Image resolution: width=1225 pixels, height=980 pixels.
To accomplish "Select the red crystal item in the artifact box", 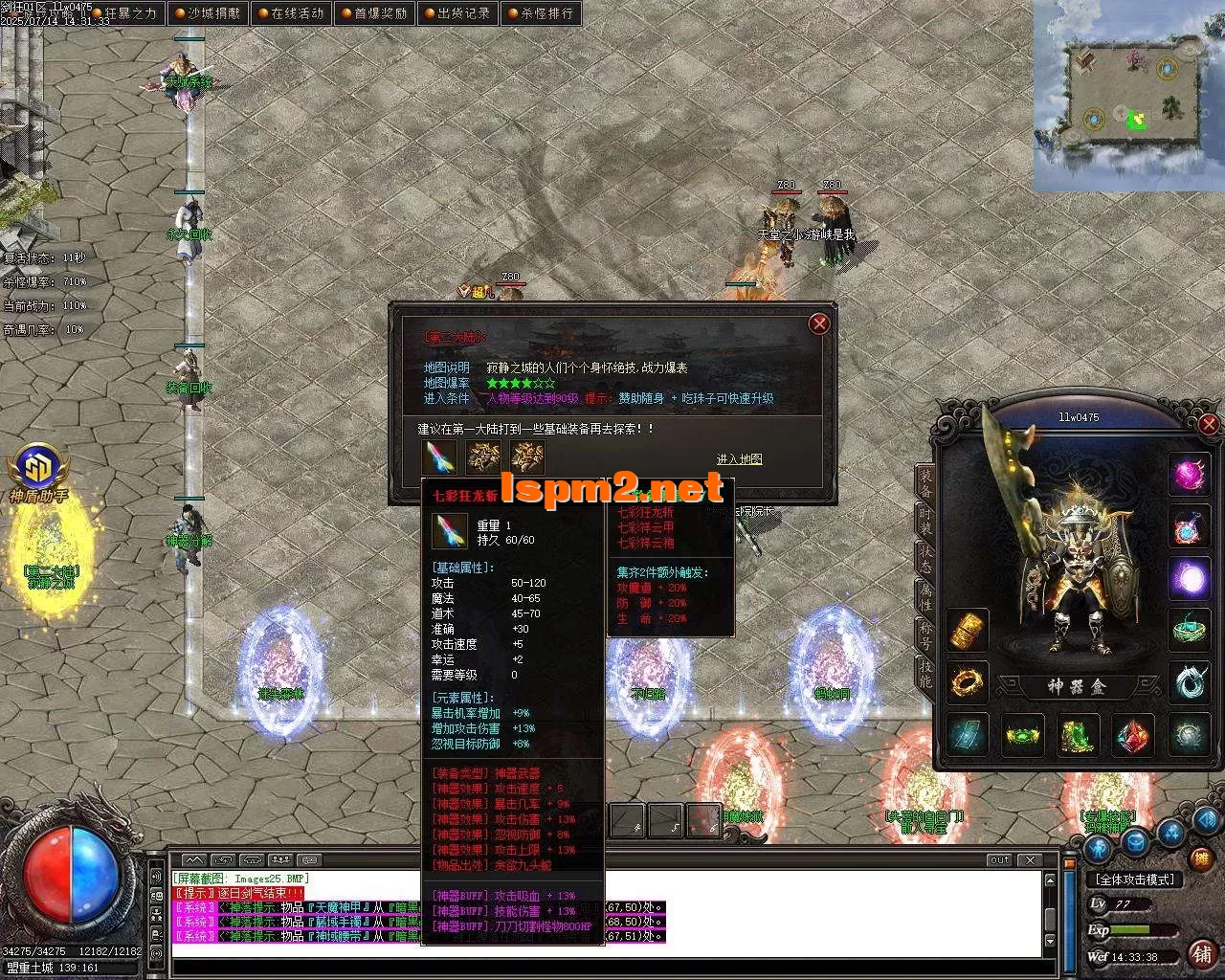I will [x=1134, y=736].
